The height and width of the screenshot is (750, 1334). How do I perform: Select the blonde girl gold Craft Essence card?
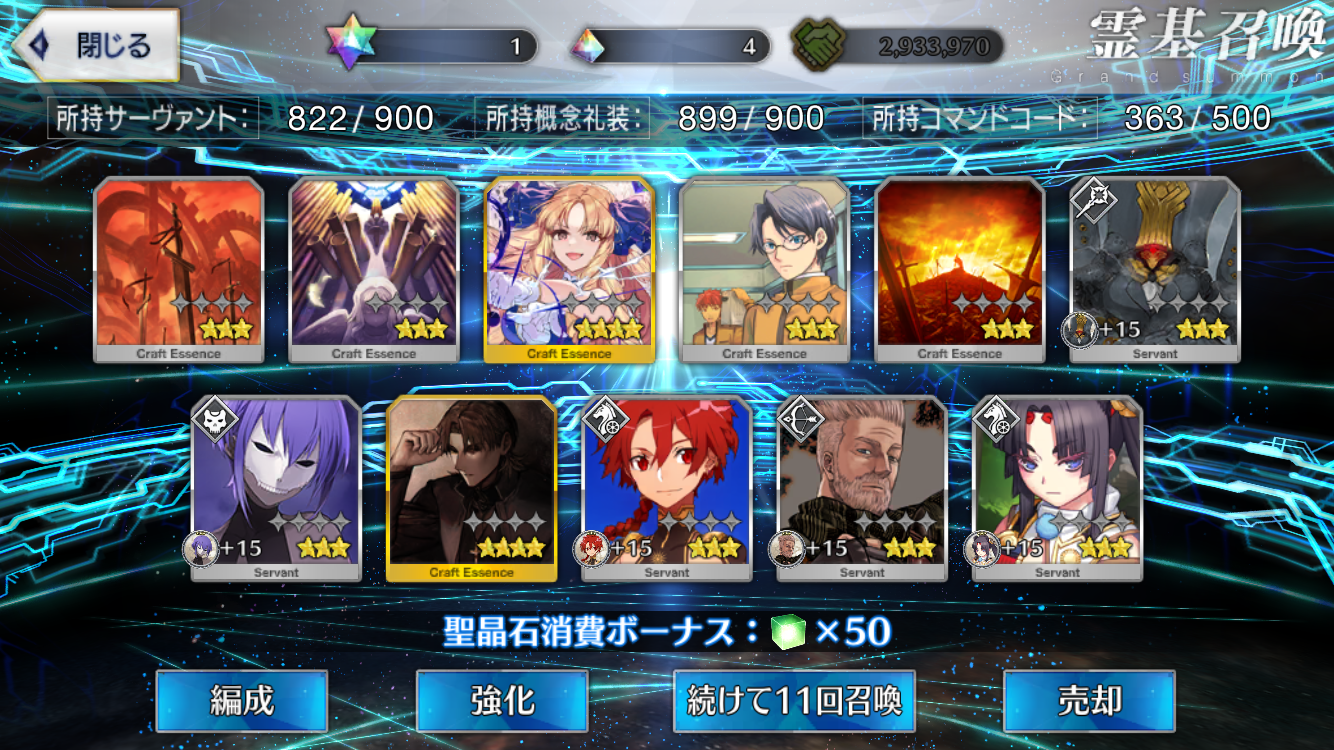[x=569, y=268]
